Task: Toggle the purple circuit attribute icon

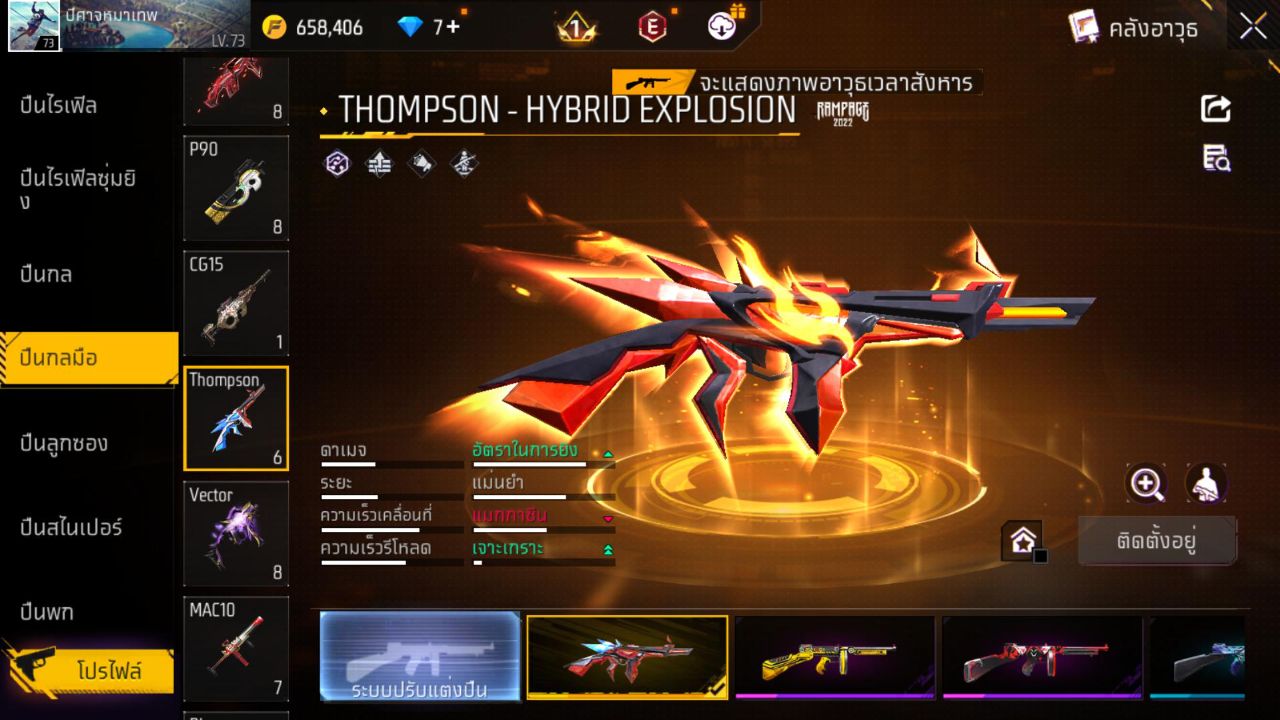Action: tap(337, 162)
